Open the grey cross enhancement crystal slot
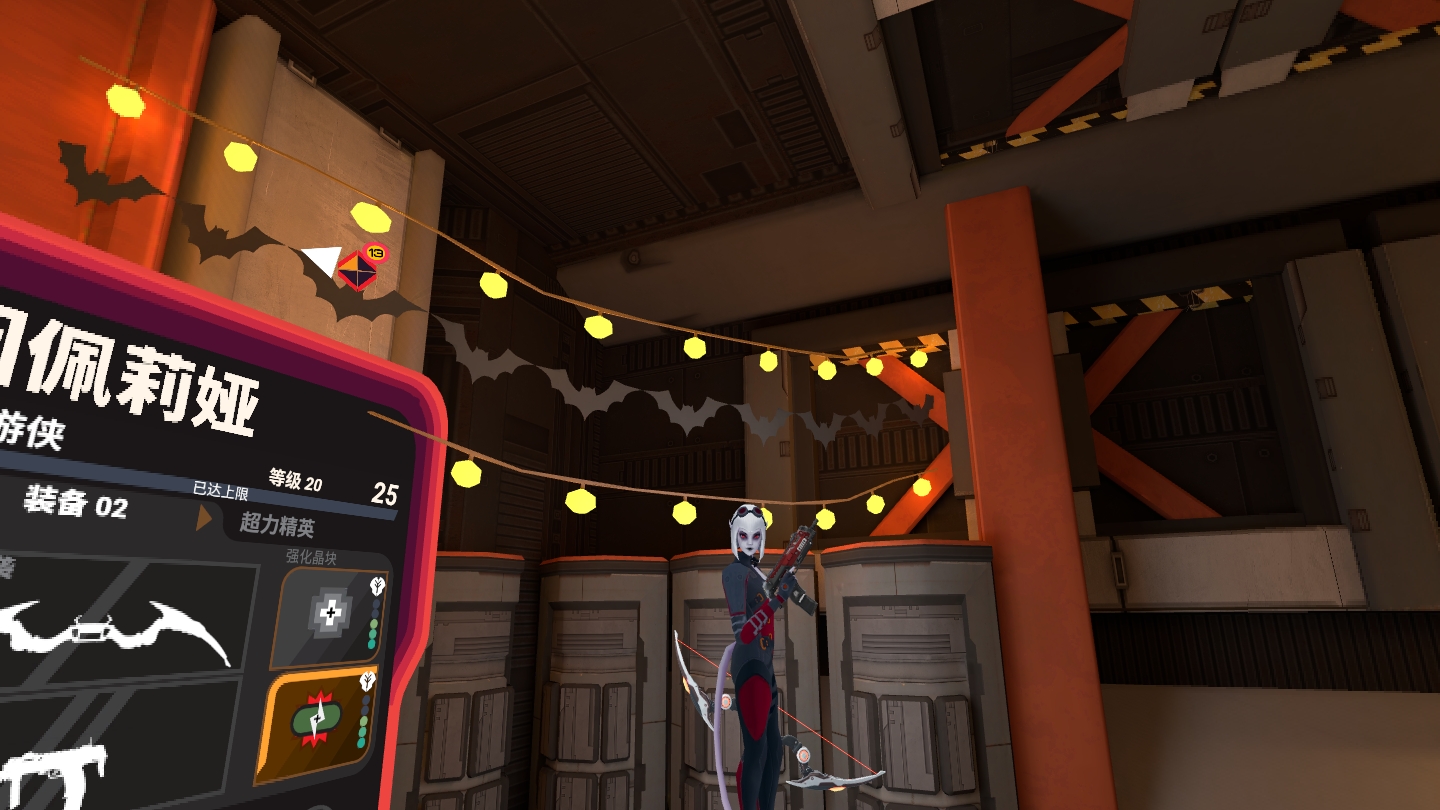 pos(330,616)
